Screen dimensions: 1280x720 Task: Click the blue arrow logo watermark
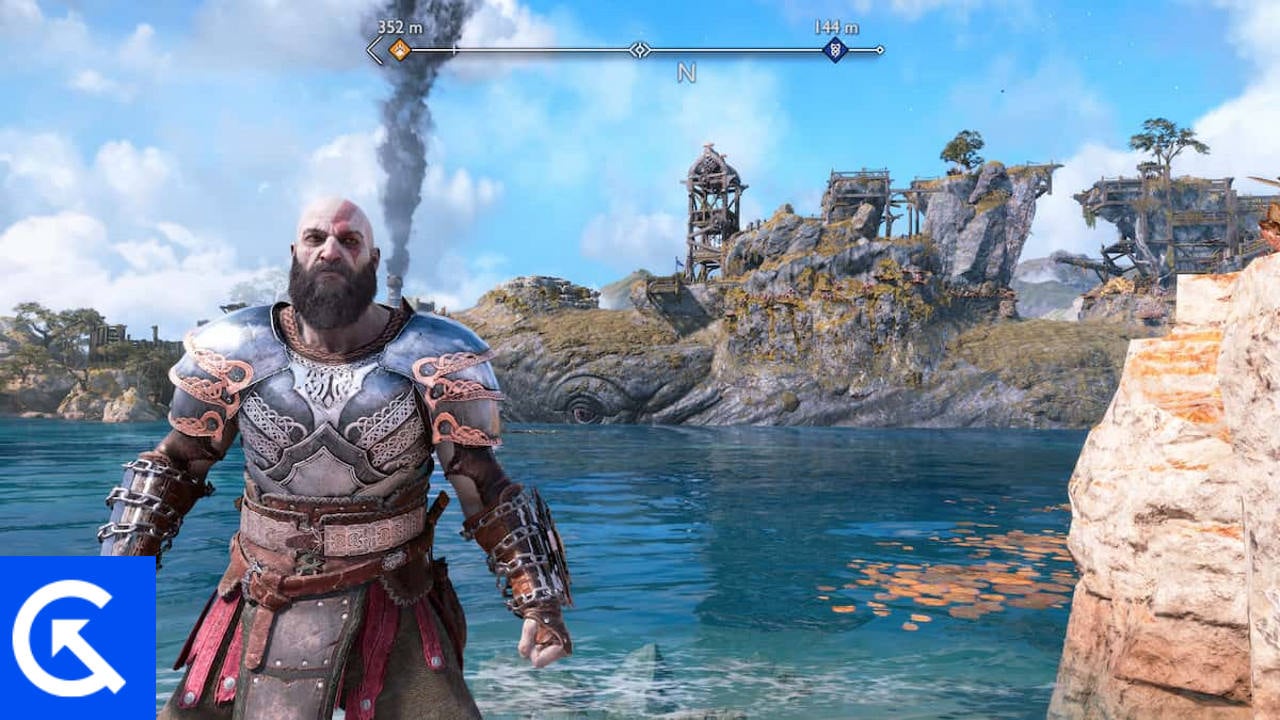tap(76, 638)
